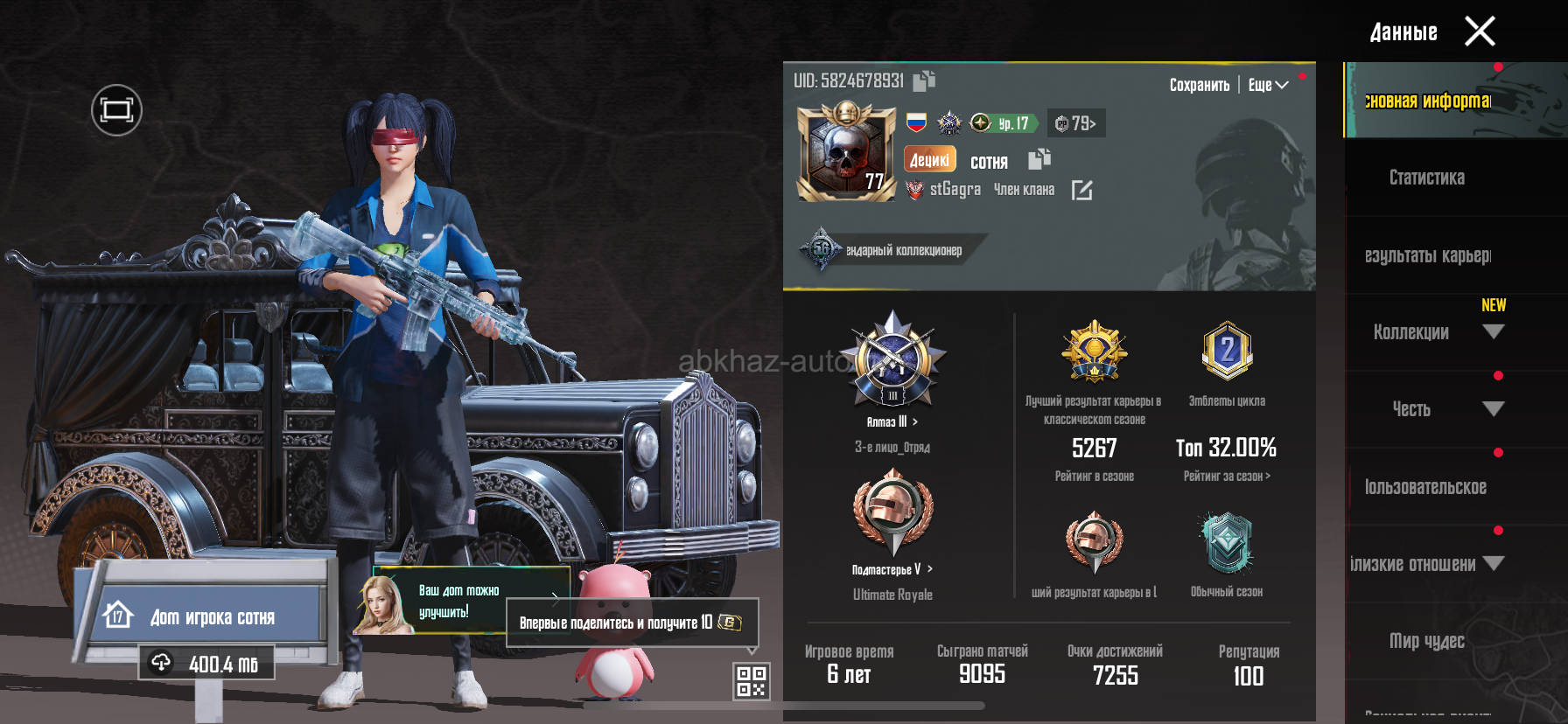Image resolution: width=1568 pixels, height=724 pixels.
Task: Open the Мир чудес tab
Action: [1426, 641]
